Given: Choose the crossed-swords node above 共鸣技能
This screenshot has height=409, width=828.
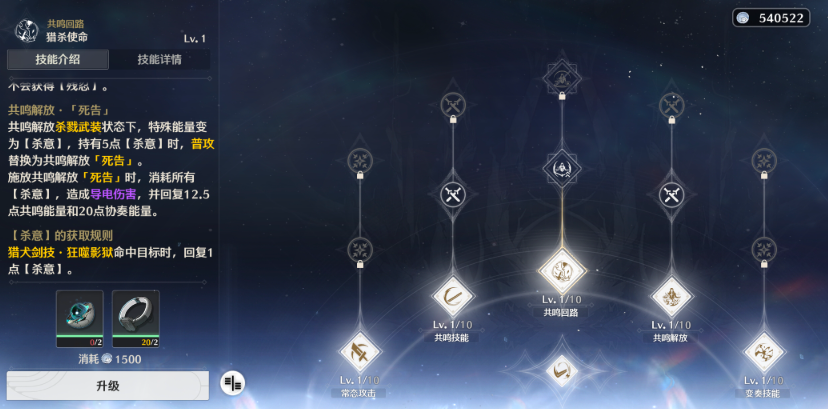Looking at the screenshot, I should click(452, 193).
